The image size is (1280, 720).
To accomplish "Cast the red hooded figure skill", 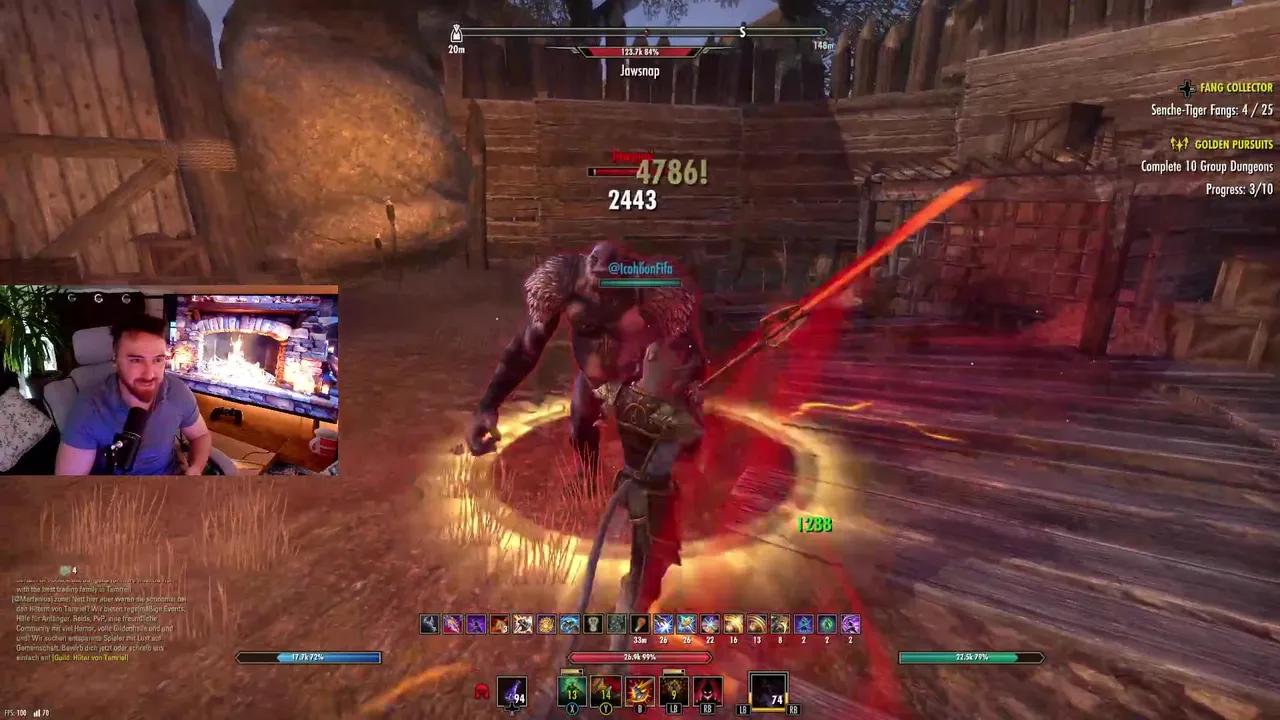I will click(708, 691).
